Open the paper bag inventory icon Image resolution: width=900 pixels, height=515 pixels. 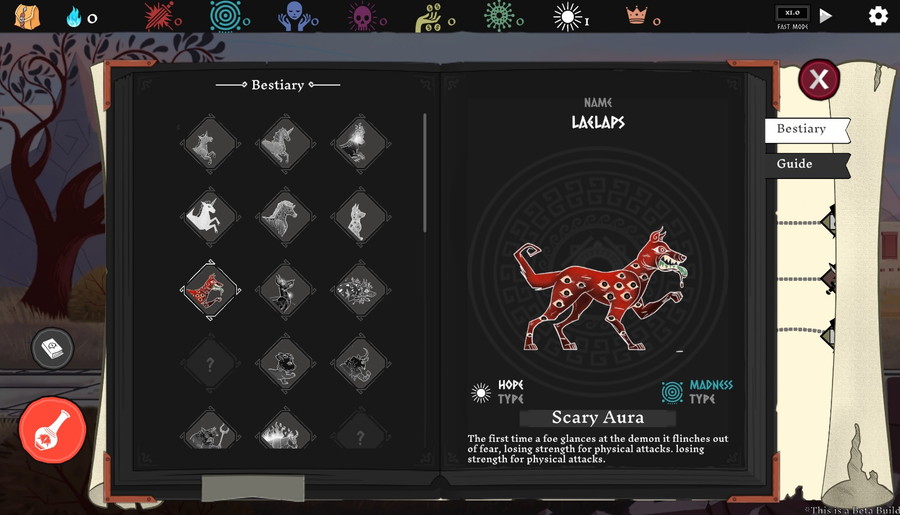point(27,16)
